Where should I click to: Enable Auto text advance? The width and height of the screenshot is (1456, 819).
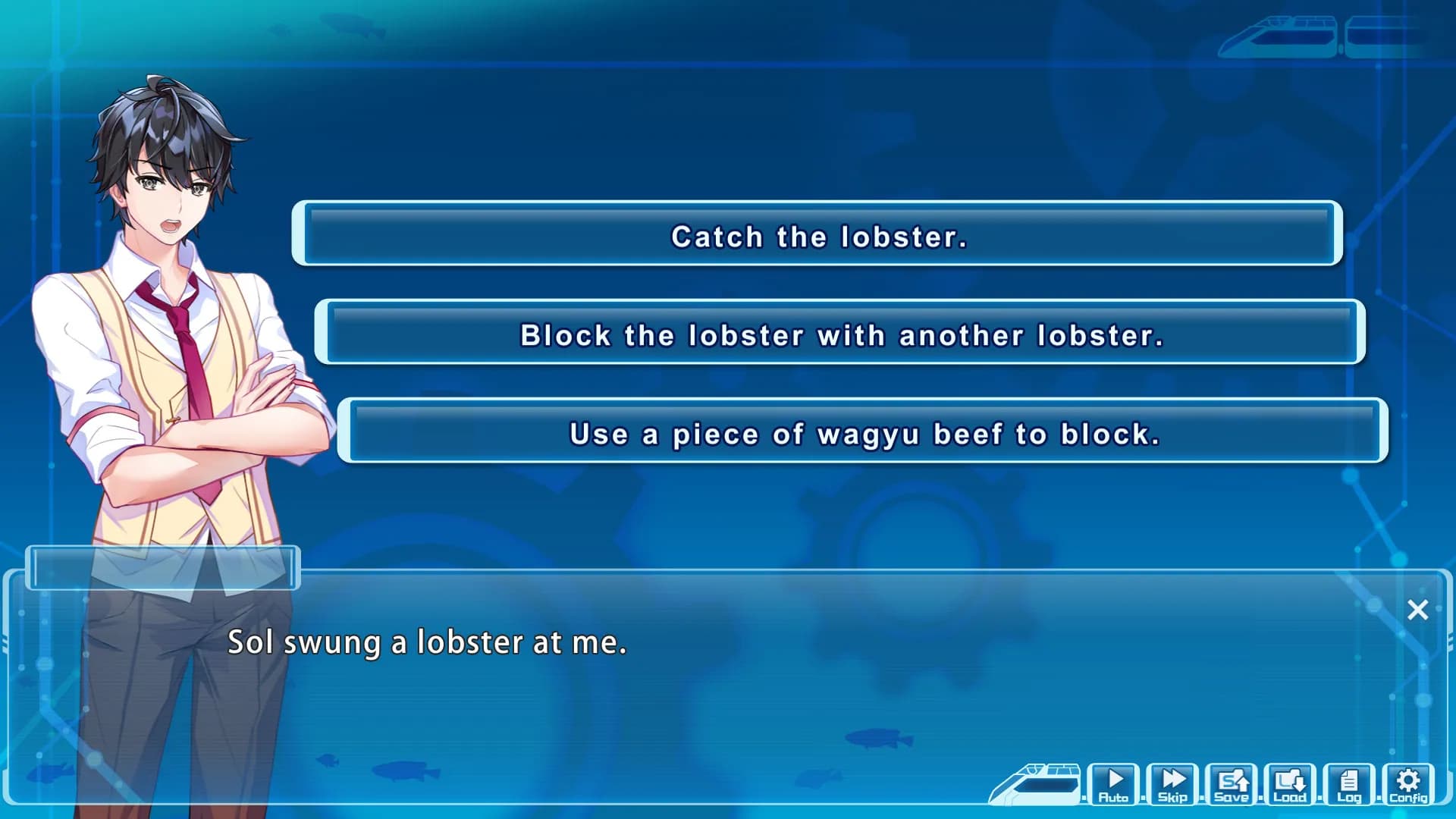click(x=1113, y=784)
